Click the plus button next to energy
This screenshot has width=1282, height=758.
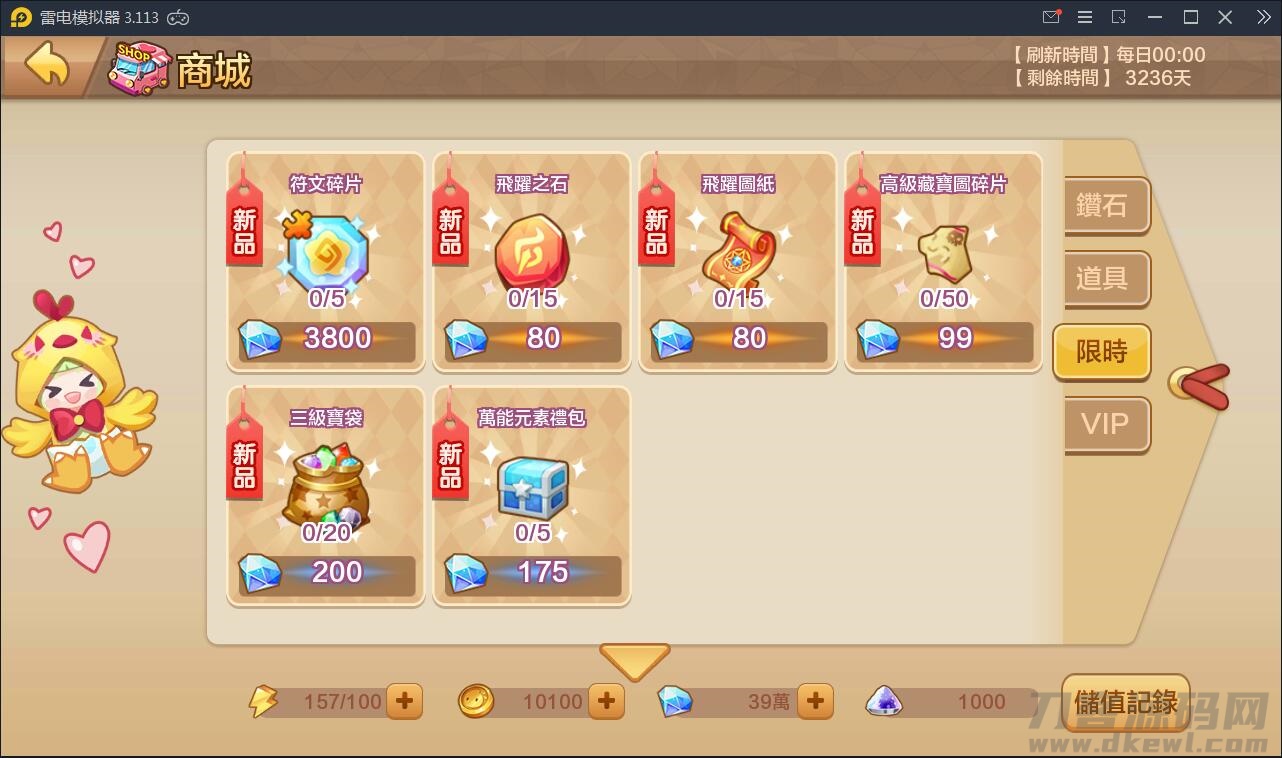coord(405,701)
